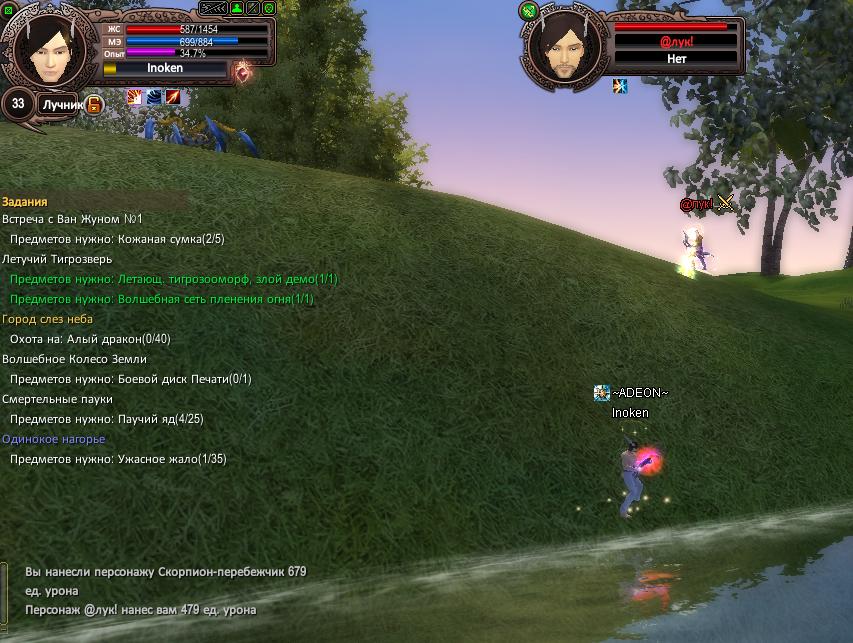Select the target portrait of @лук!
Viewport: 853px width, 643px height.
click(x=564, y=46)
